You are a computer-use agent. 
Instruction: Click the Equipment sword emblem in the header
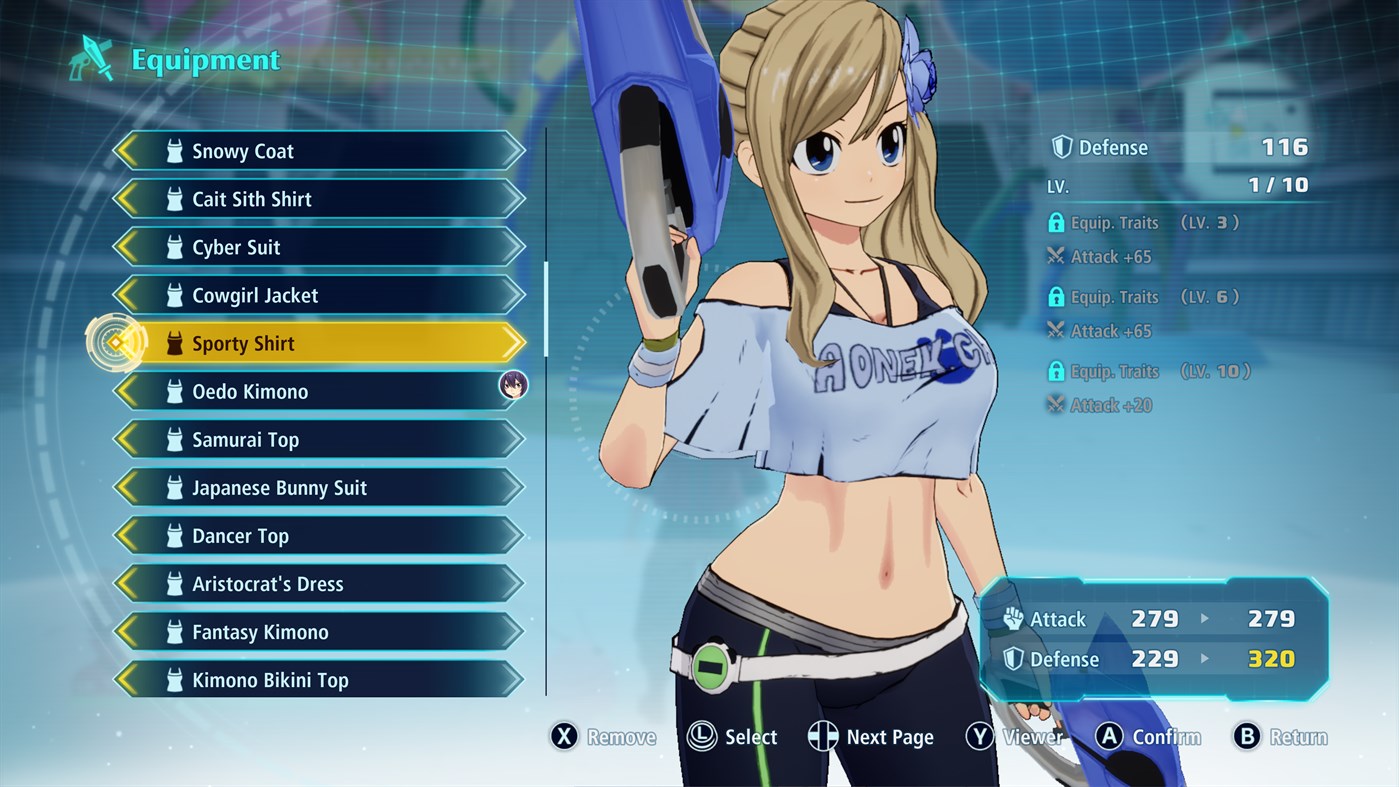point(91,58)
